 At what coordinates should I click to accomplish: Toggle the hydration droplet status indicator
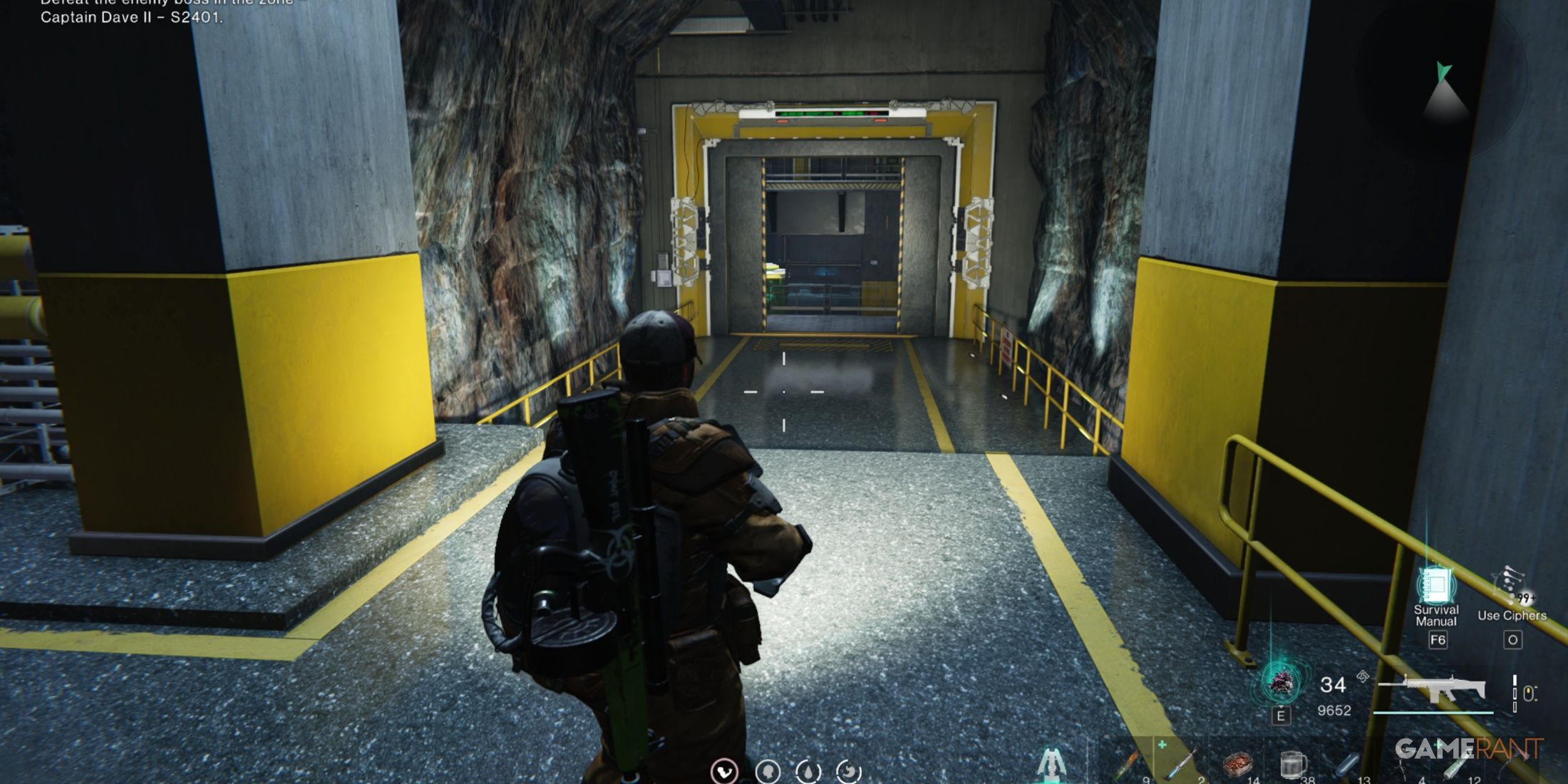[807, 771]
